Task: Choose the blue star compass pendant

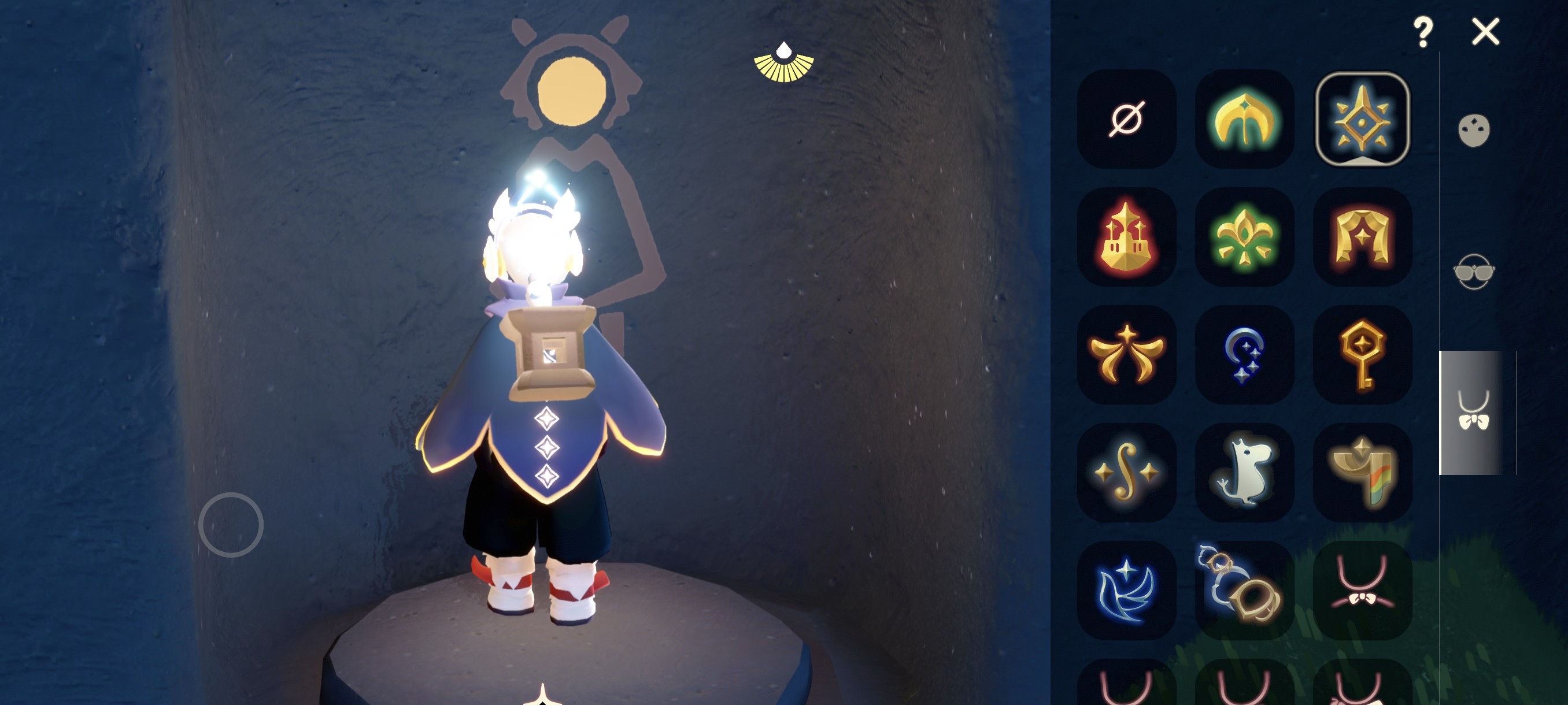Action: [1362, 118]
